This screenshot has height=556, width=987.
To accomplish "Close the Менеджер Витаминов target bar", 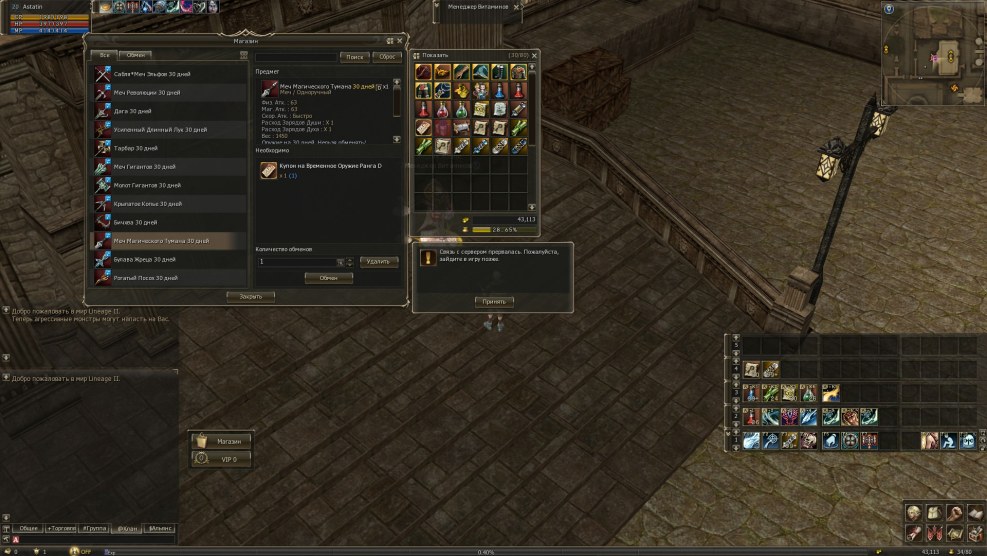I will (x=516, y=6).
